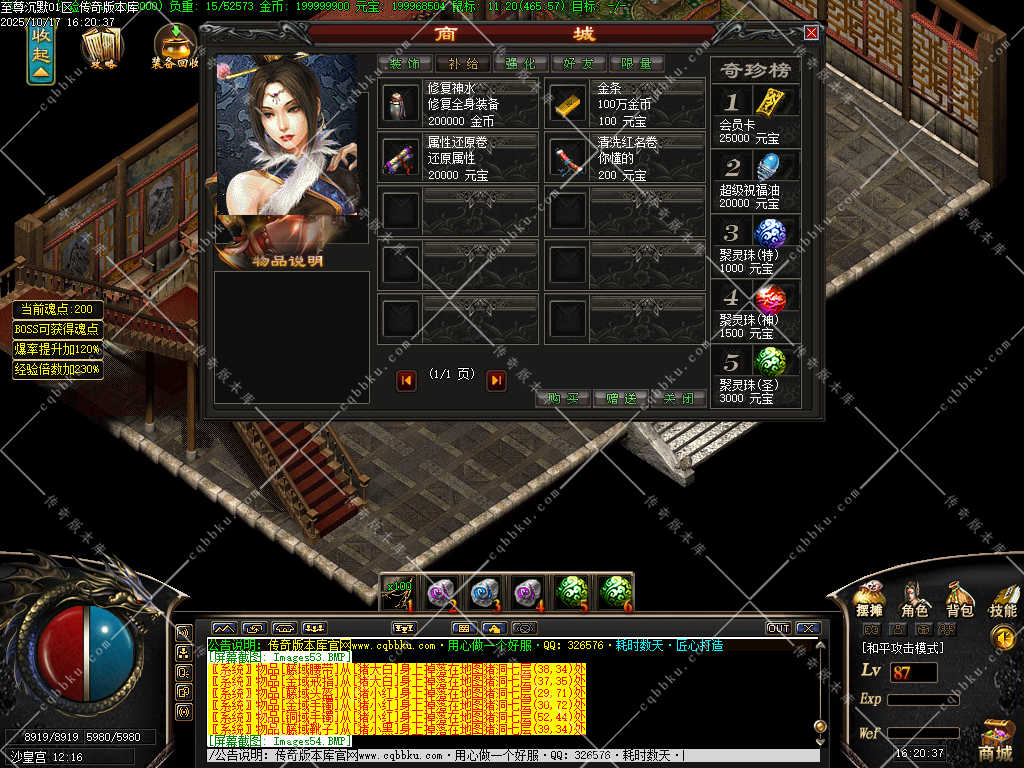Select the 强化 enhancement tab

tap(520, 63)
